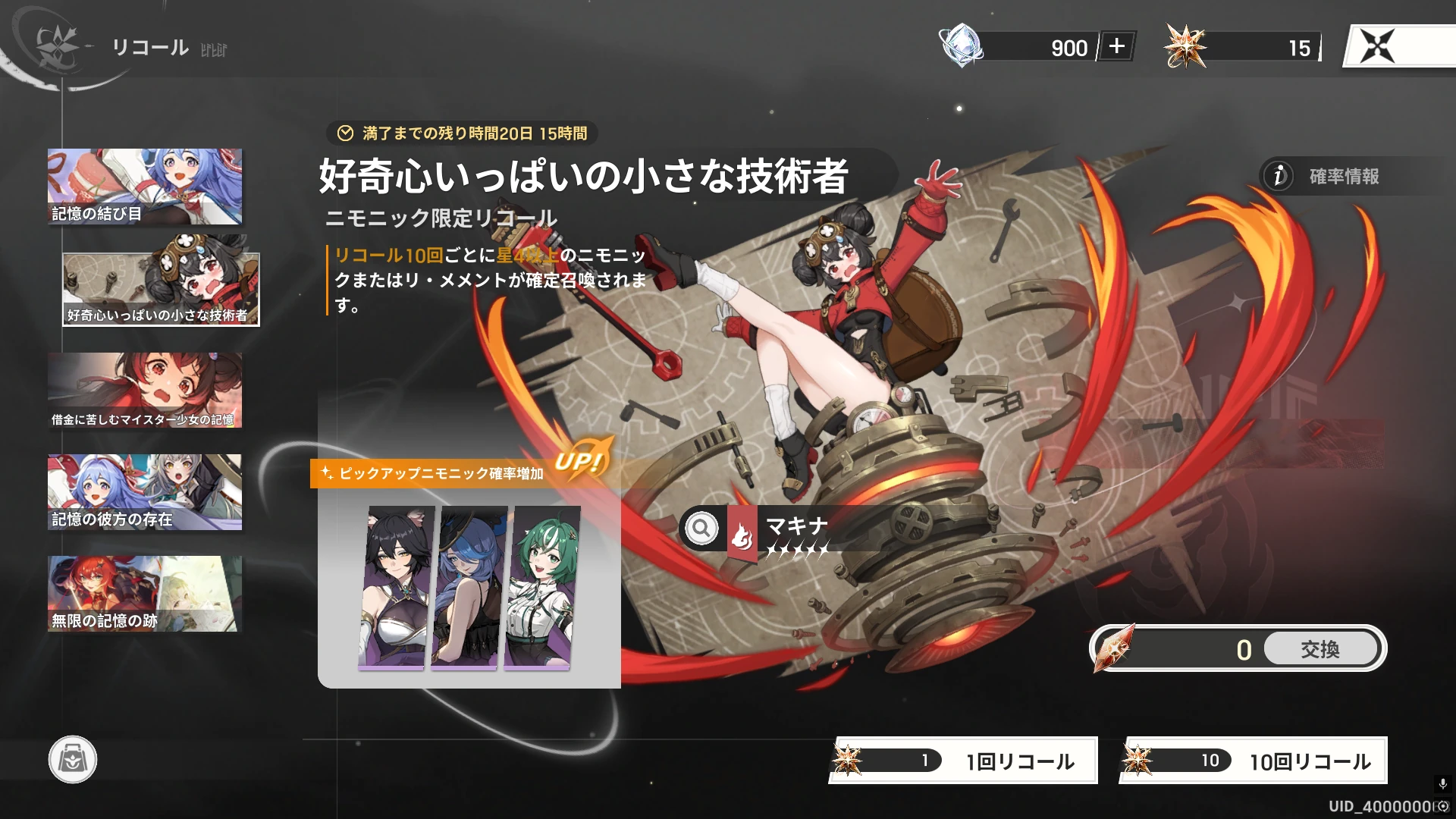Screen dimensions: 1456x819
Task: Select the 記憶の彼方の存在 banner
Action: [145, 491]
